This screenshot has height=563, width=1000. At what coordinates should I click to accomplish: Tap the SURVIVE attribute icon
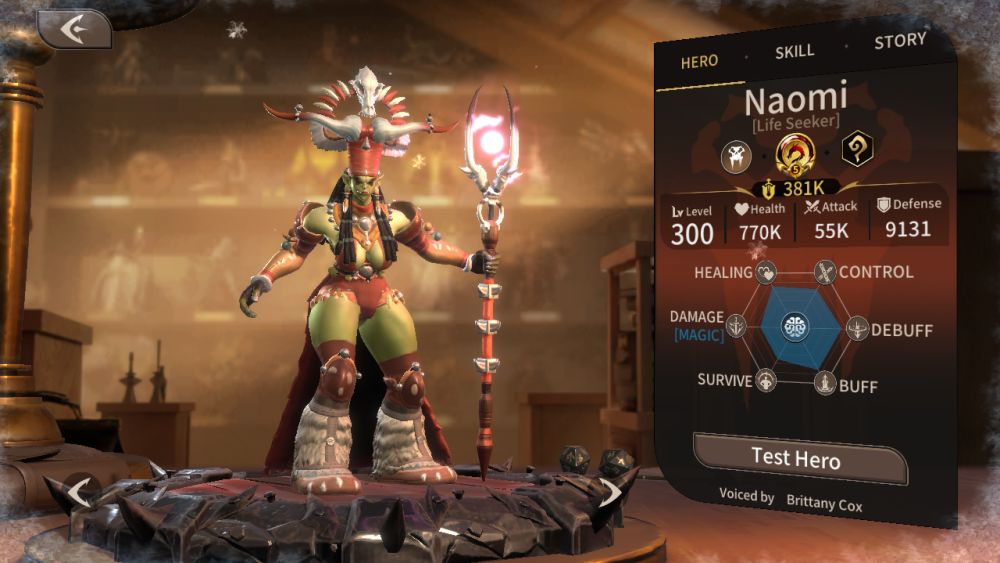point(767,381)
